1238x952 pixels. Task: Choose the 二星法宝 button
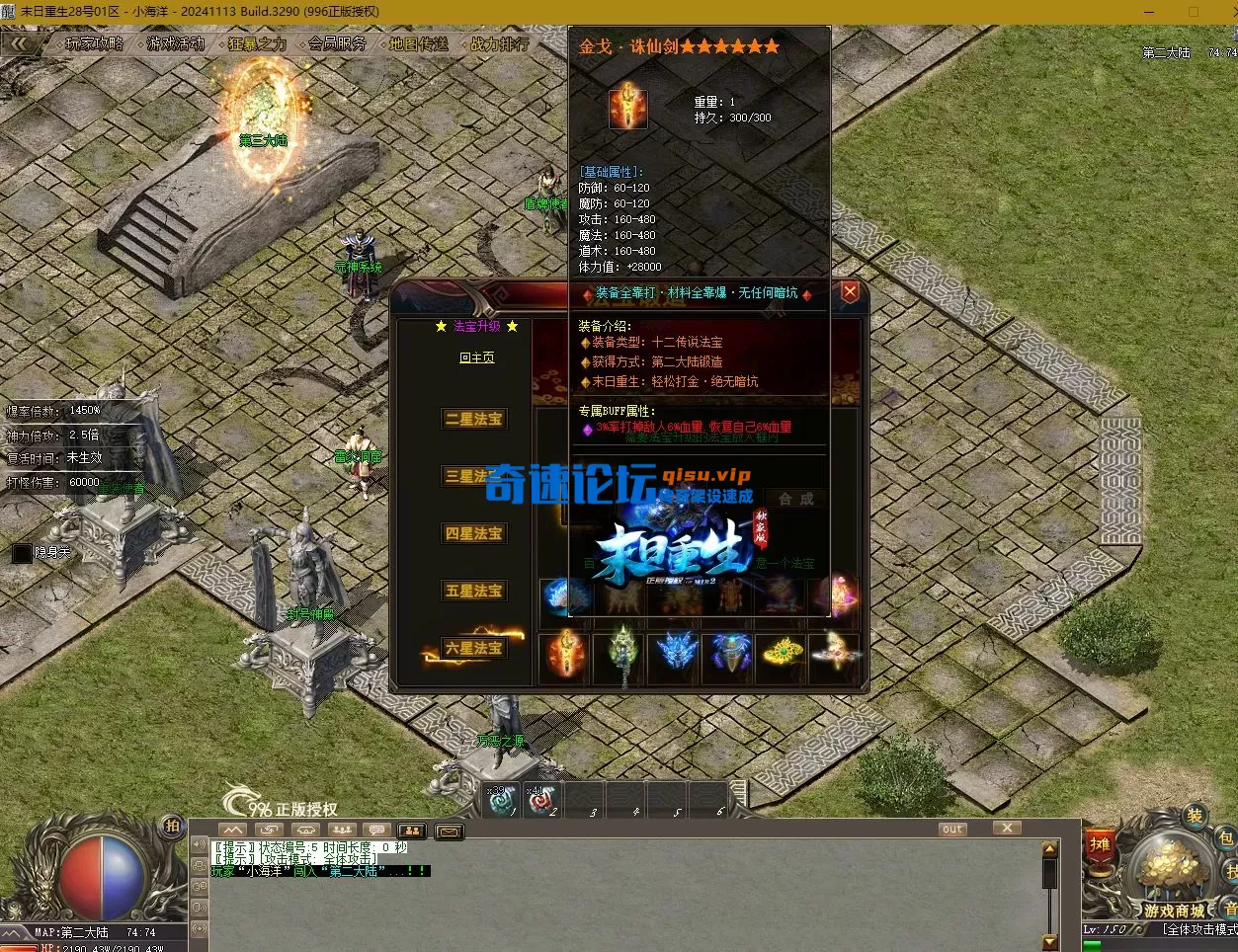473,419
